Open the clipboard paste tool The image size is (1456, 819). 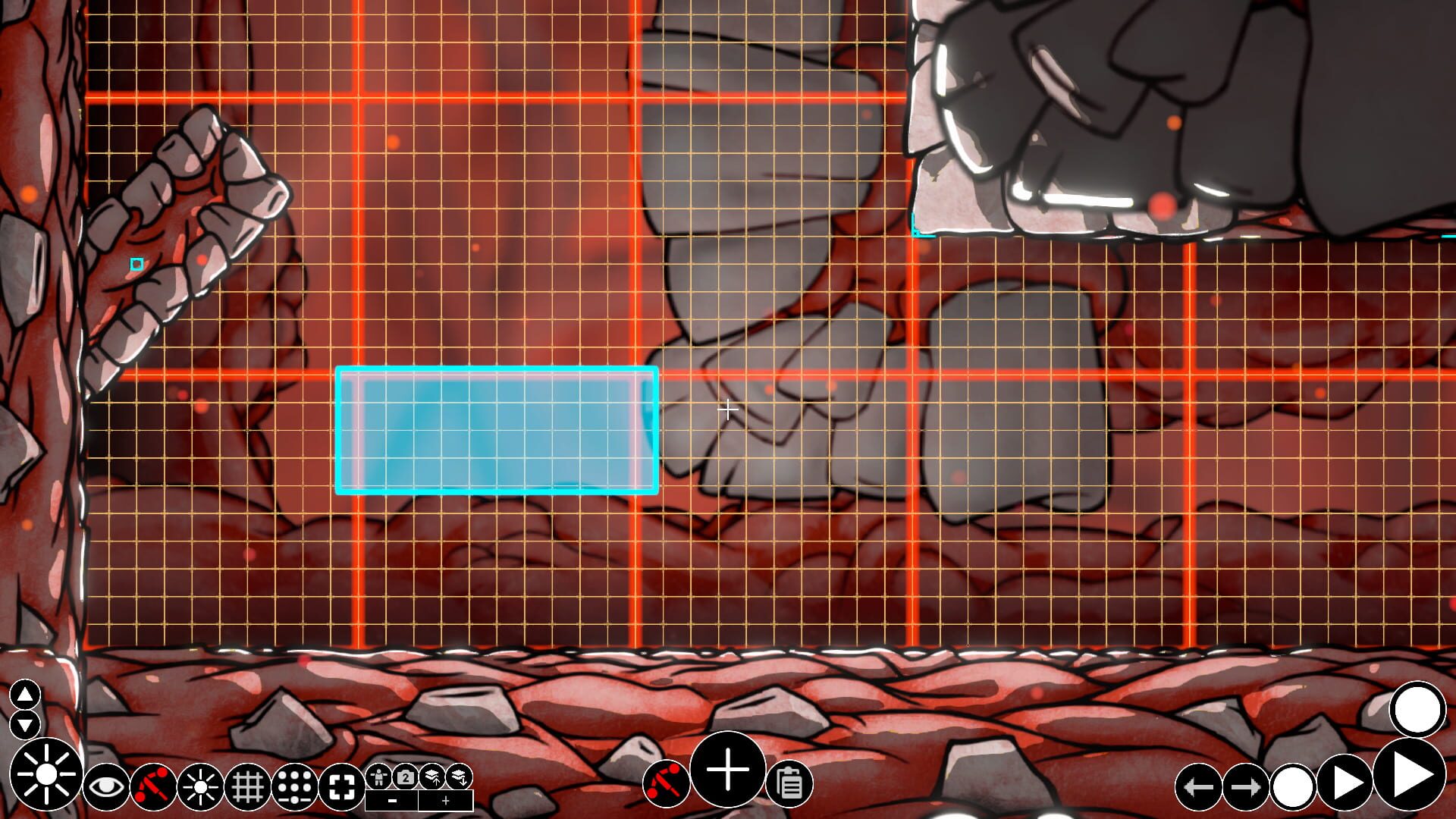click(x=789, y=785)
